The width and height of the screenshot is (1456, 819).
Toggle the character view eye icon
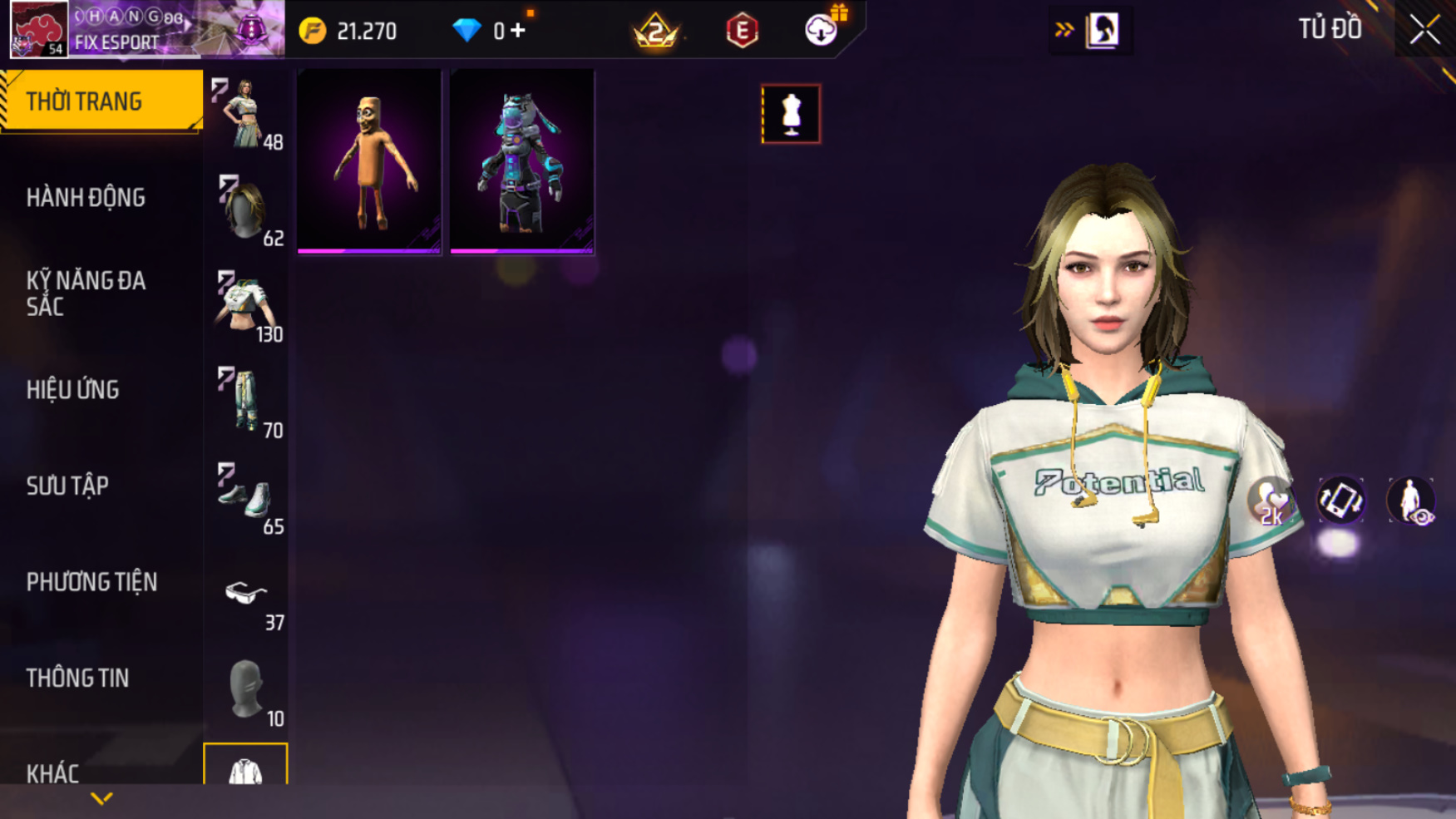(1411, 501)
